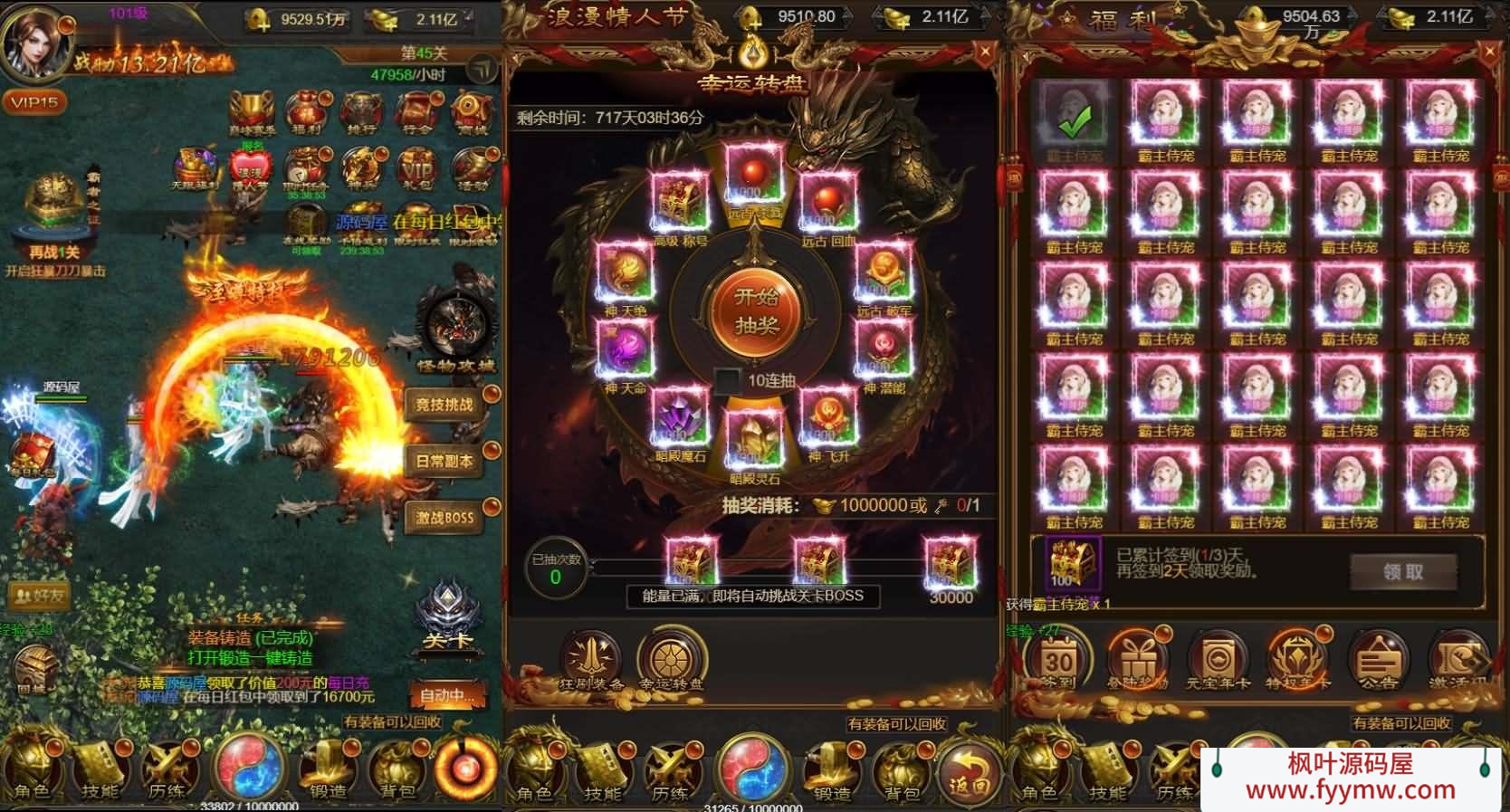
Task: Open the 公告 announcements tab
Action: (x=1377, y=660)
